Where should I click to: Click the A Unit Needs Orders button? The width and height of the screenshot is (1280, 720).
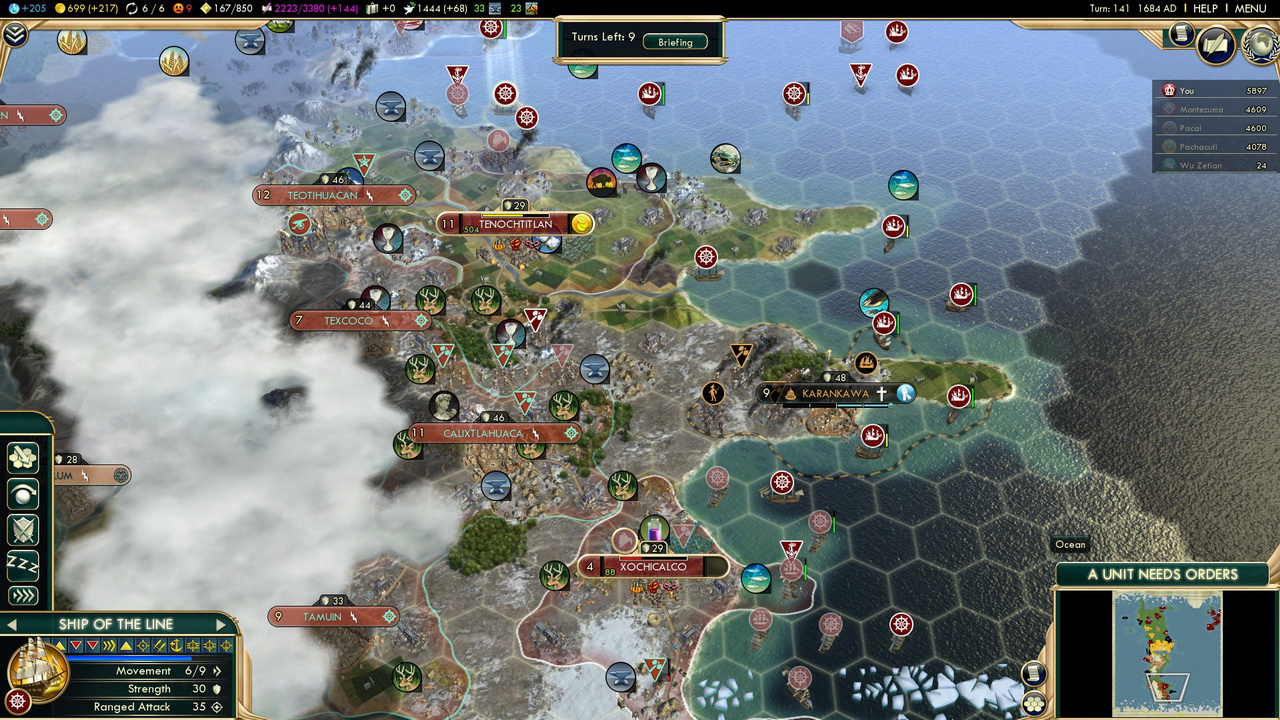(1162, 574)
